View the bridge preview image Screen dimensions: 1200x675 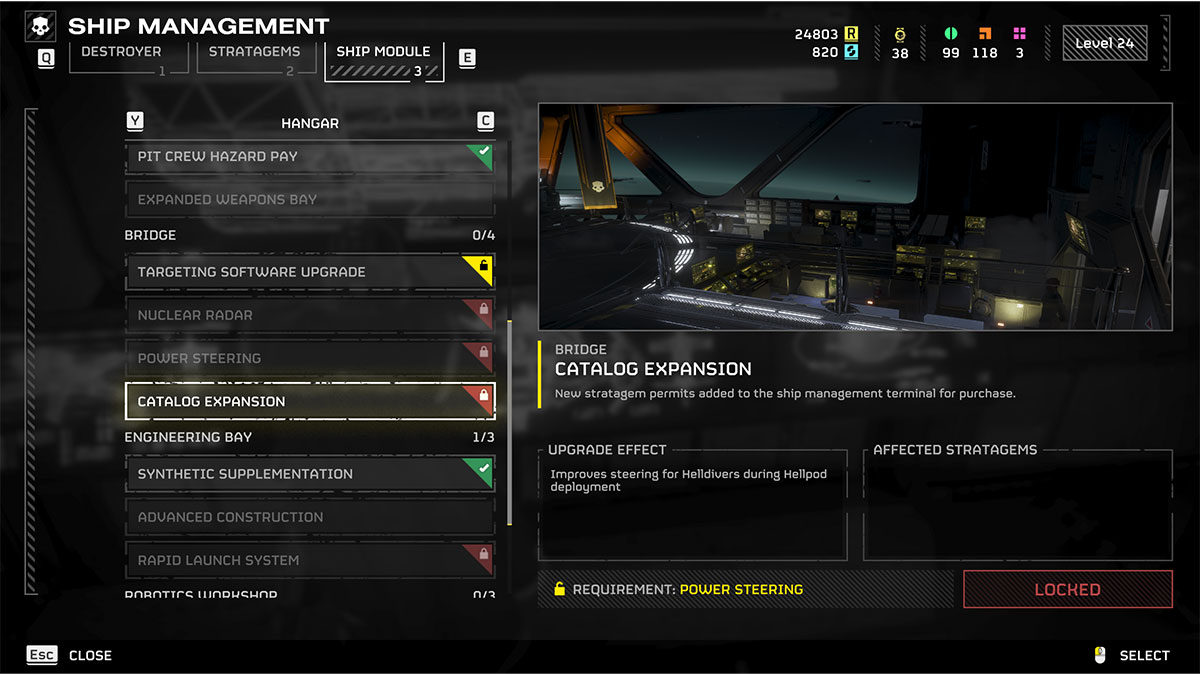point(855,217)
